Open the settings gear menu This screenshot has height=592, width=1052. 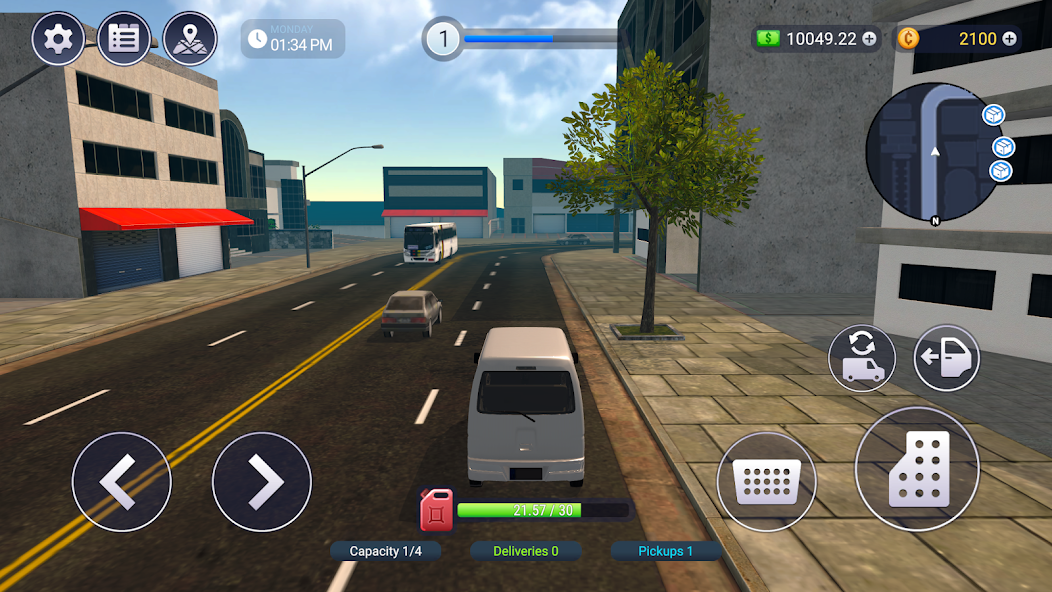[x=58, y=40]
